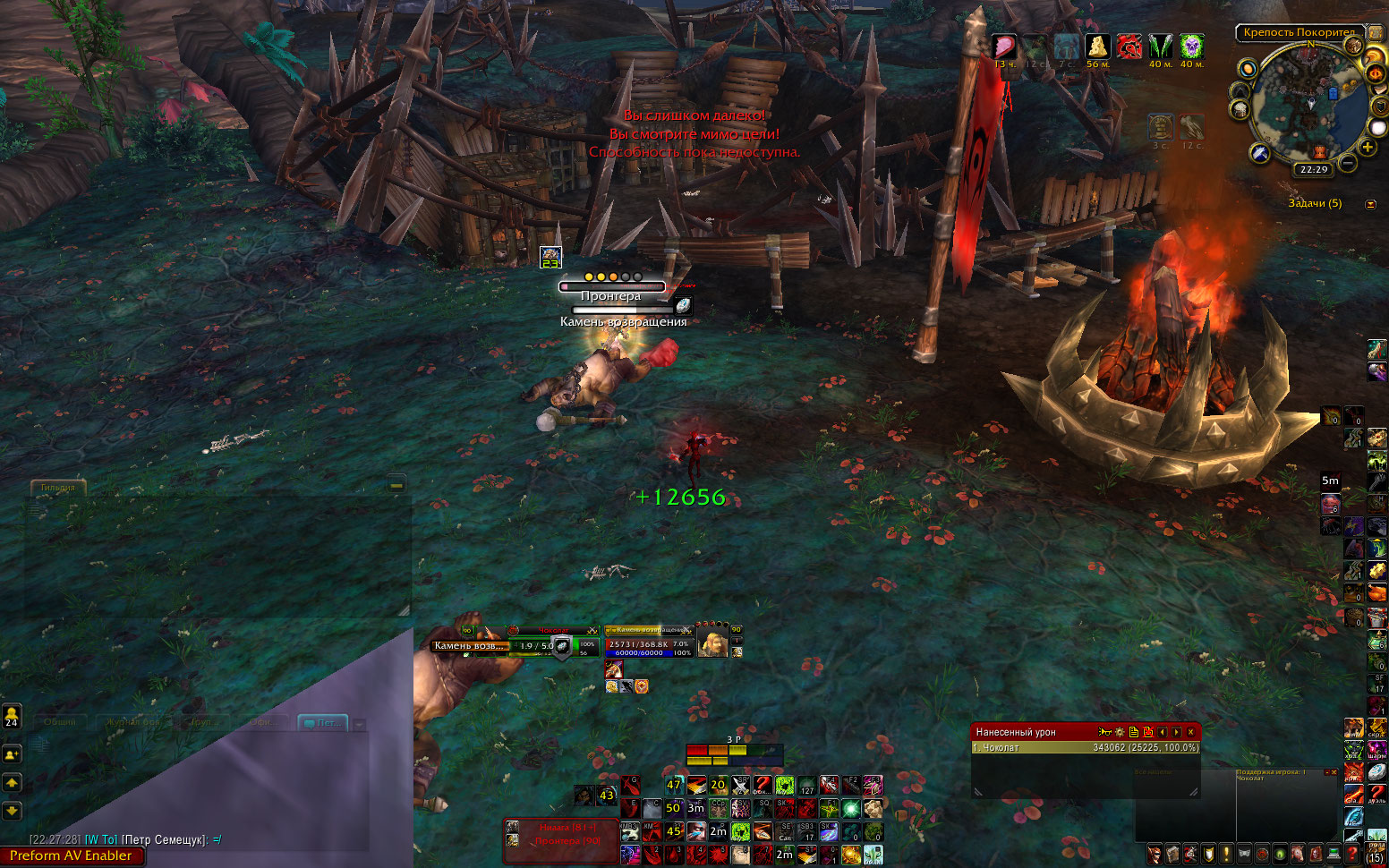Collapse the Задачи objectives tracker
This screenshot has height=868, width=1389.
1370,204
